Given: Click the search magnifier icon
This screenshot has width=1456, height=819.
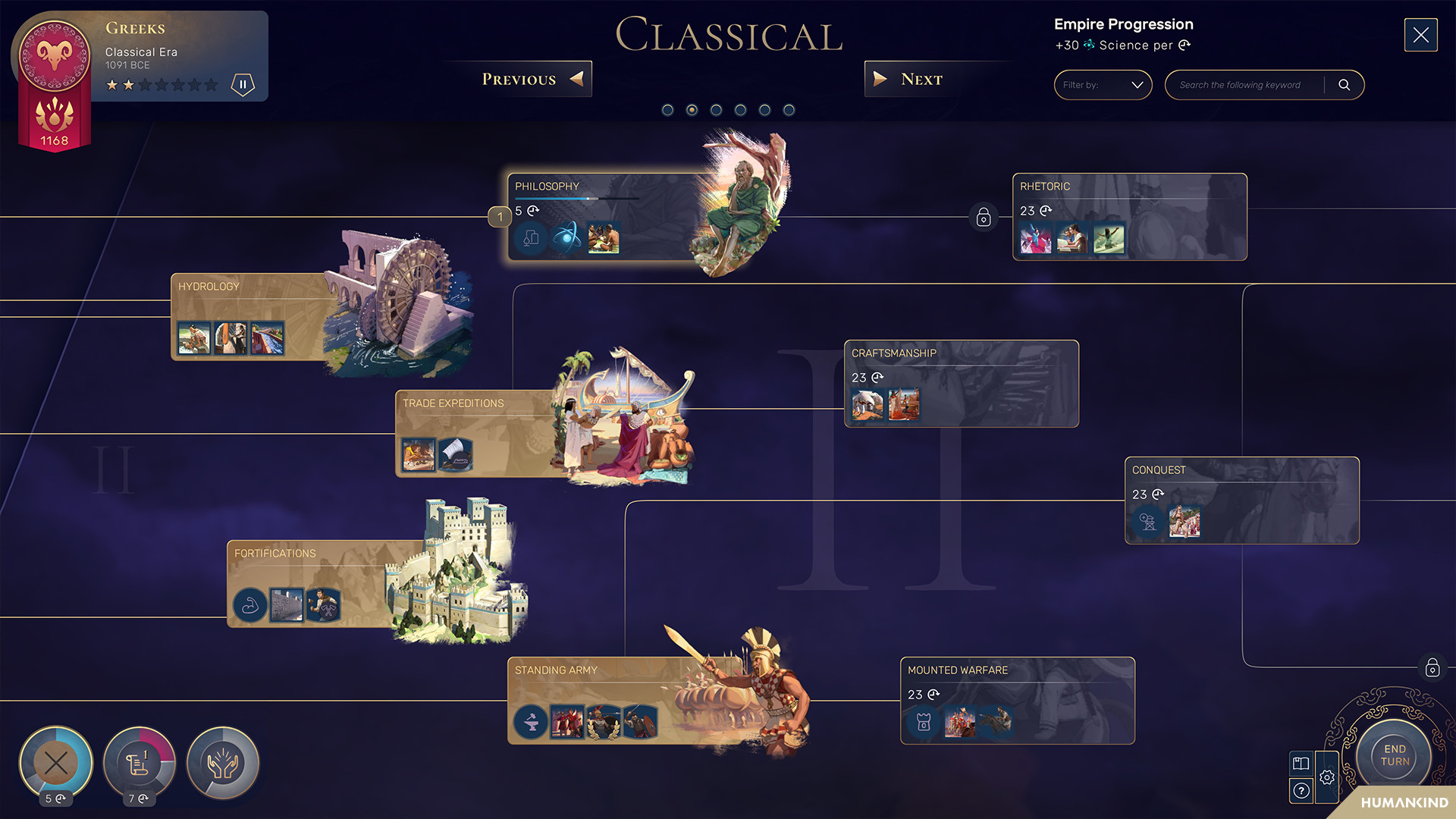Looking at the screenshot, I should [1345, 85].
